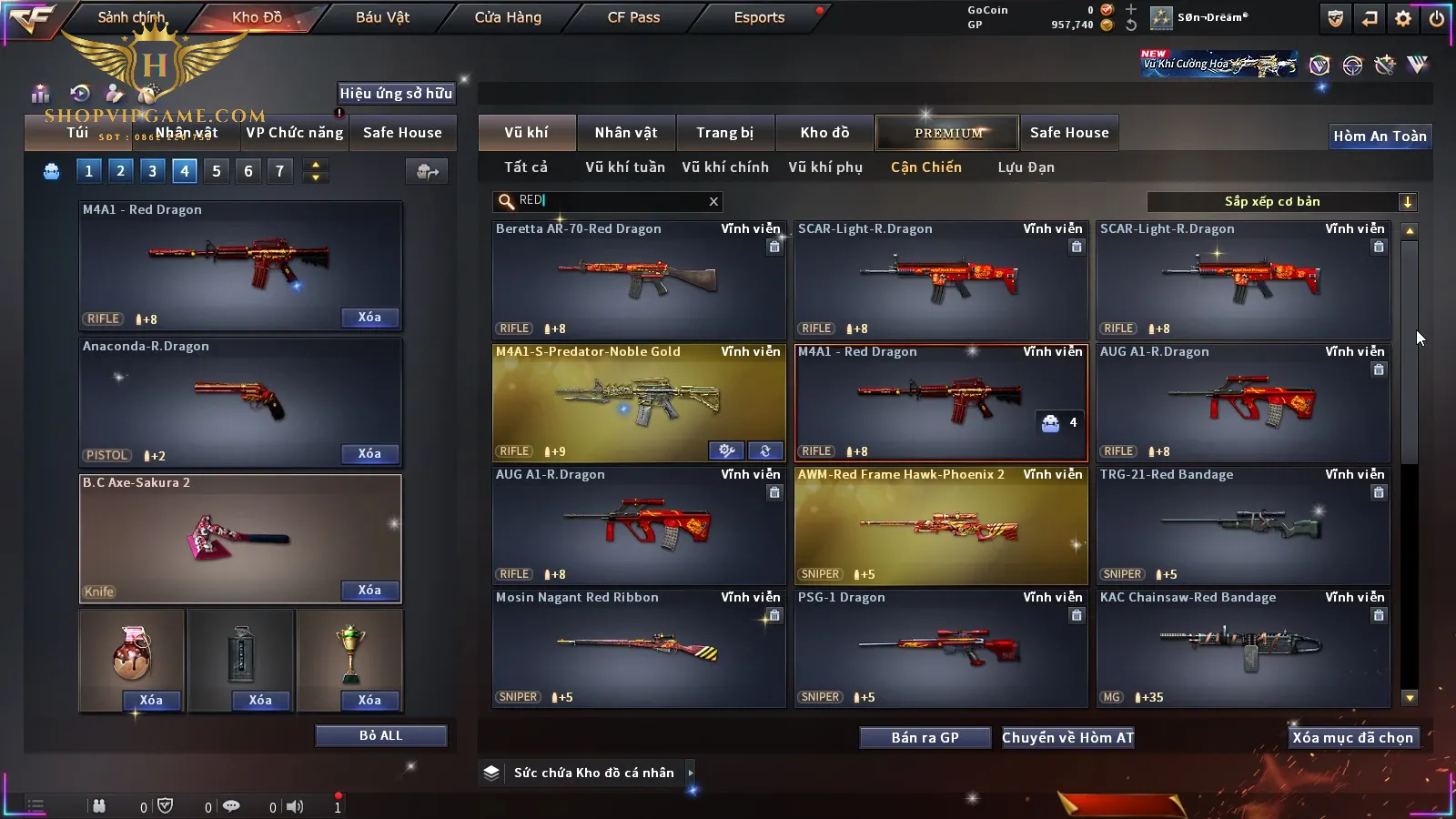Open the PREMIUM tab
Viewport: 1456px width, 819px height.
[948, 133]
